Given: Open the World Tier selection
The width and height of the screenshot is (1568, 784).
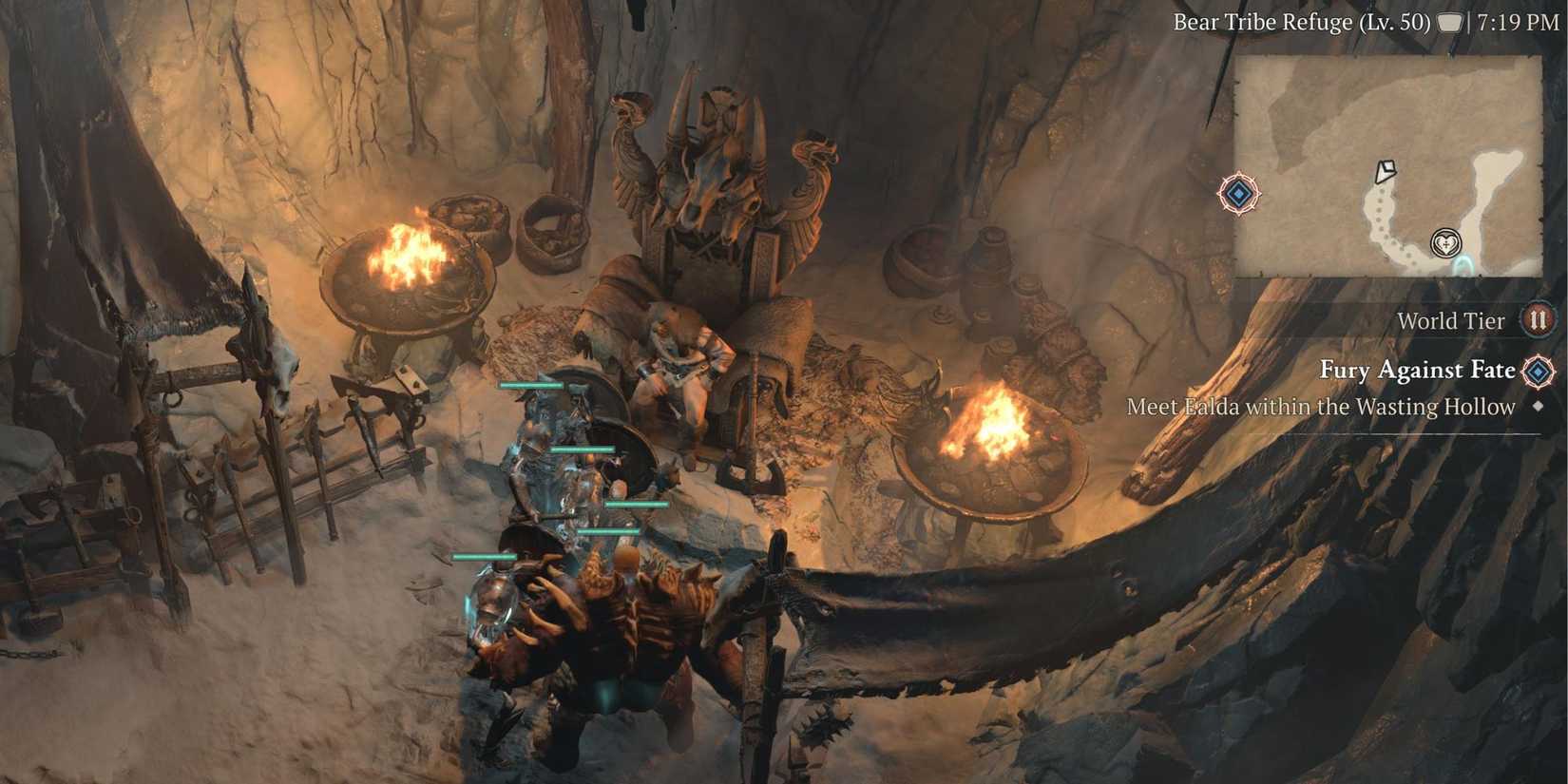Looking at the screenshot, I should (x=1451, y=321).
